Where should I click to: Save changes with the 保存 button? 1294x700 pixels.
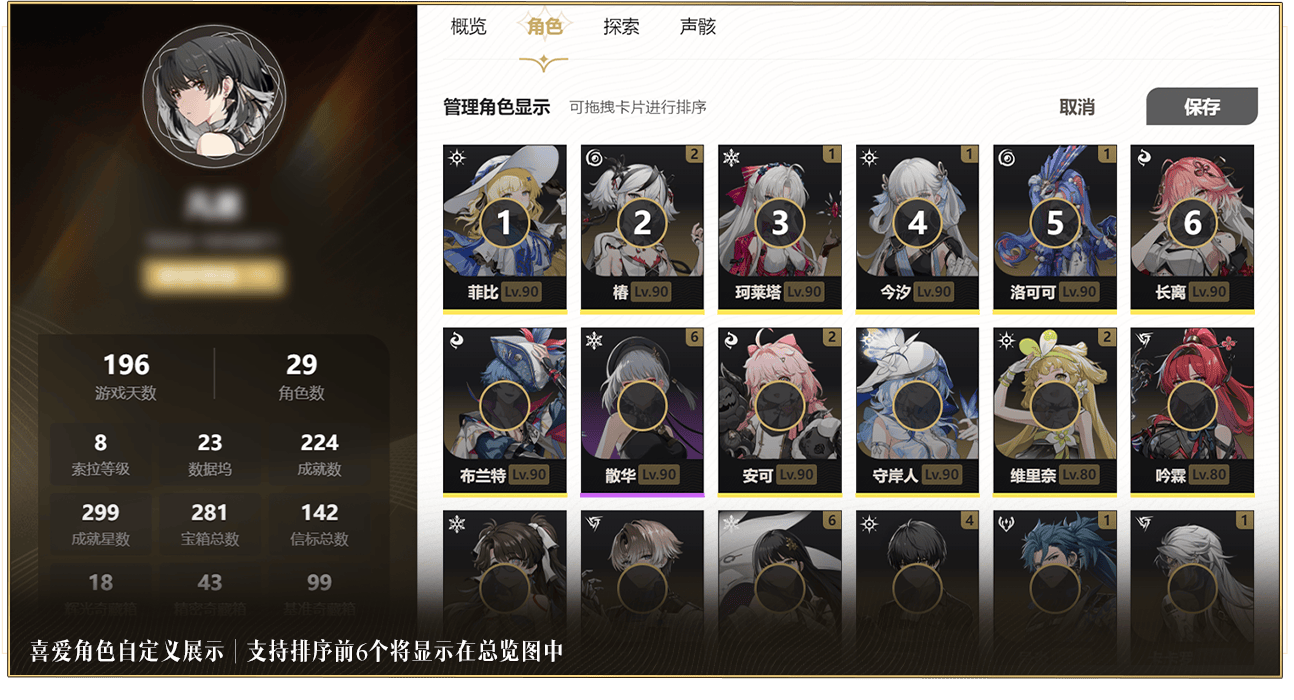click(1201, 107)
